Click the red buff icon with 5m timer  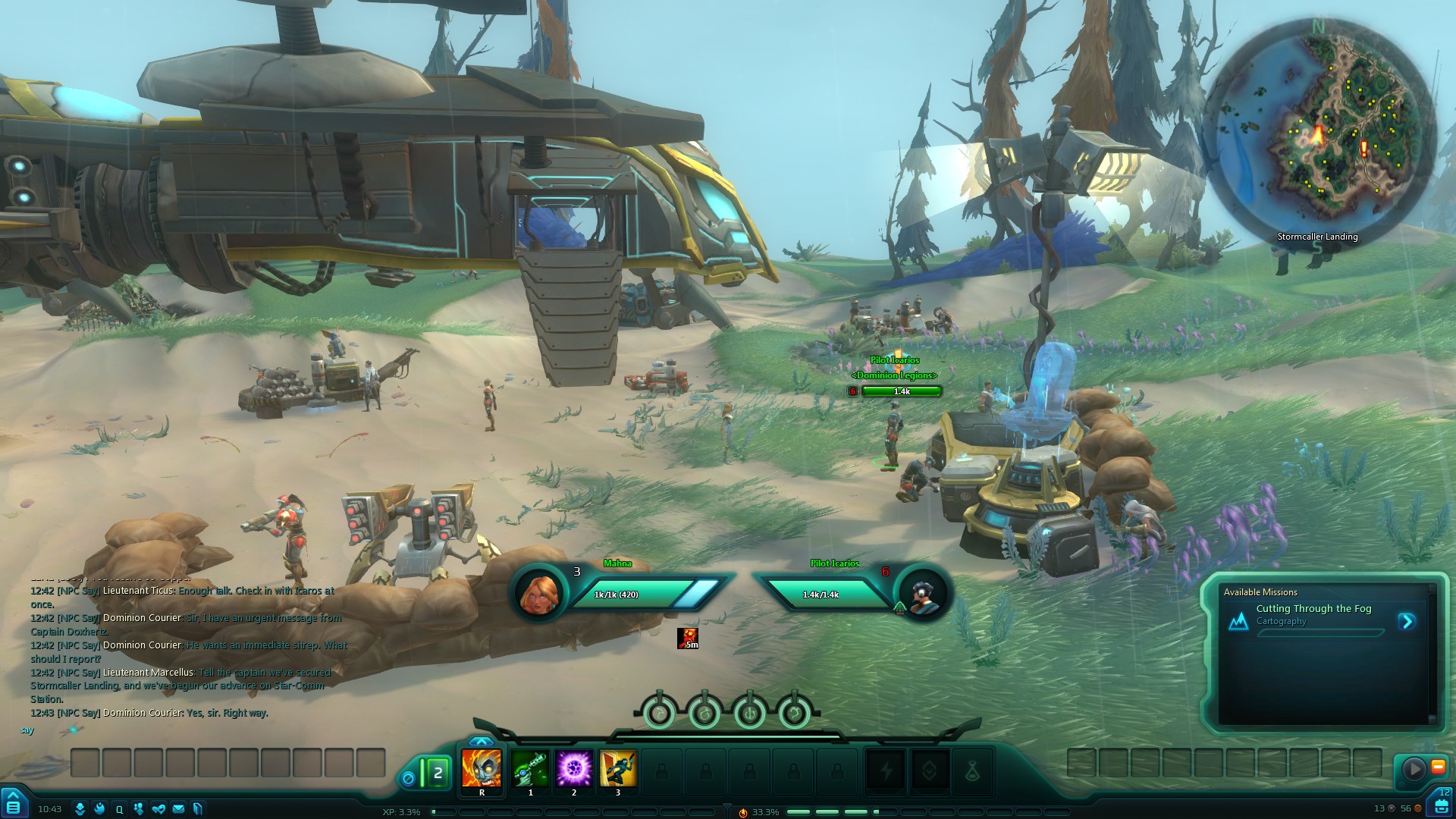tap(688, 639)
